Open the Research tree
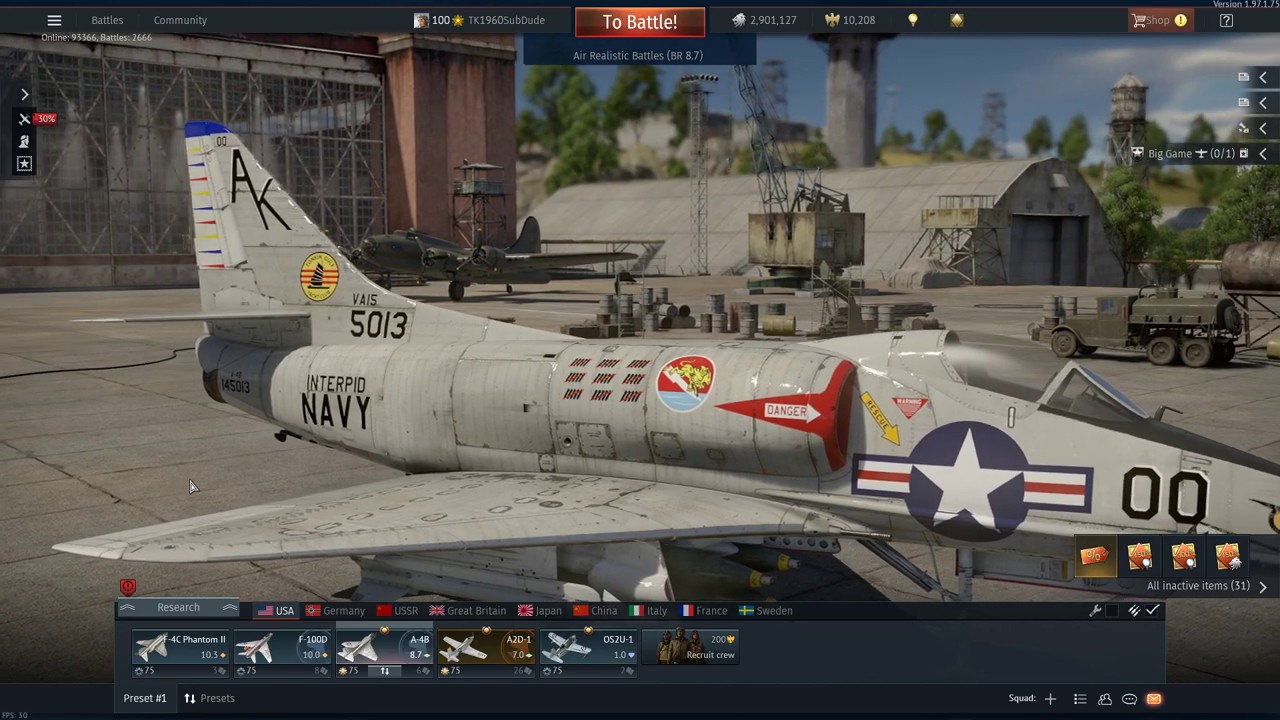The height and width of the screenshot is (720, 1280). pos(178,608)
